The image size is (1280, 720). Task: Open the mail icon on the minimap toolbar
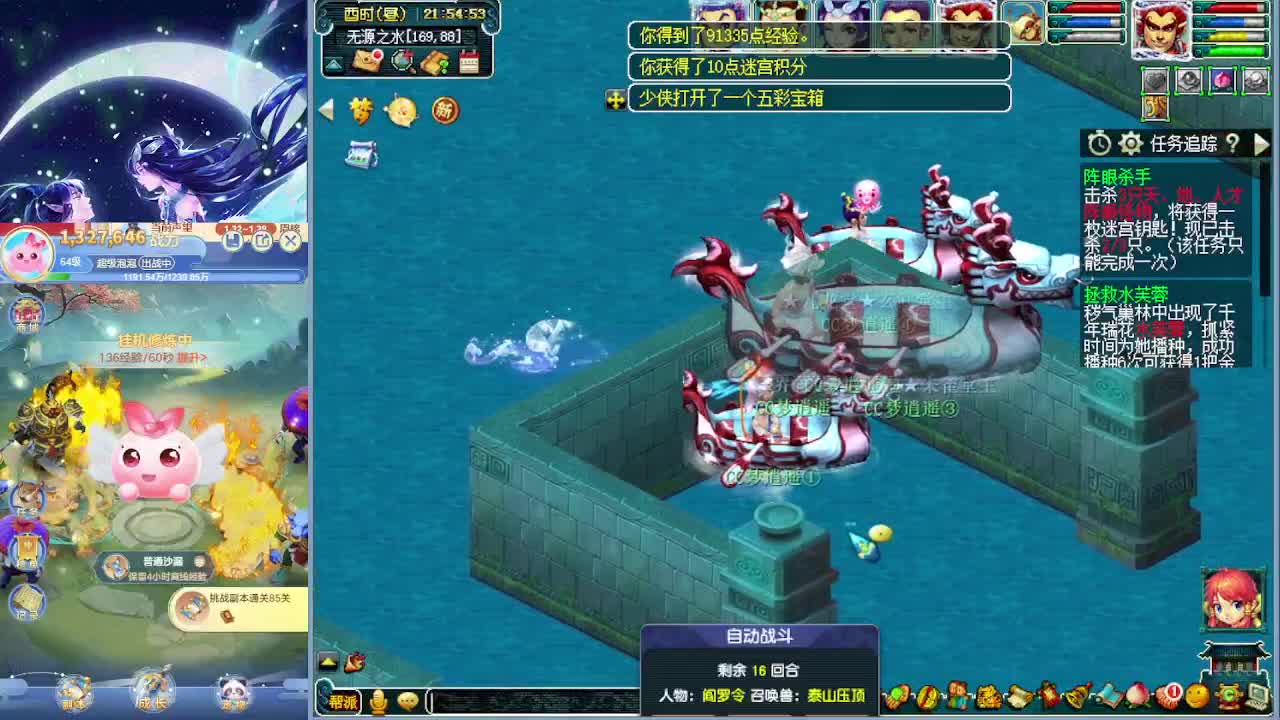coord(366,60)
